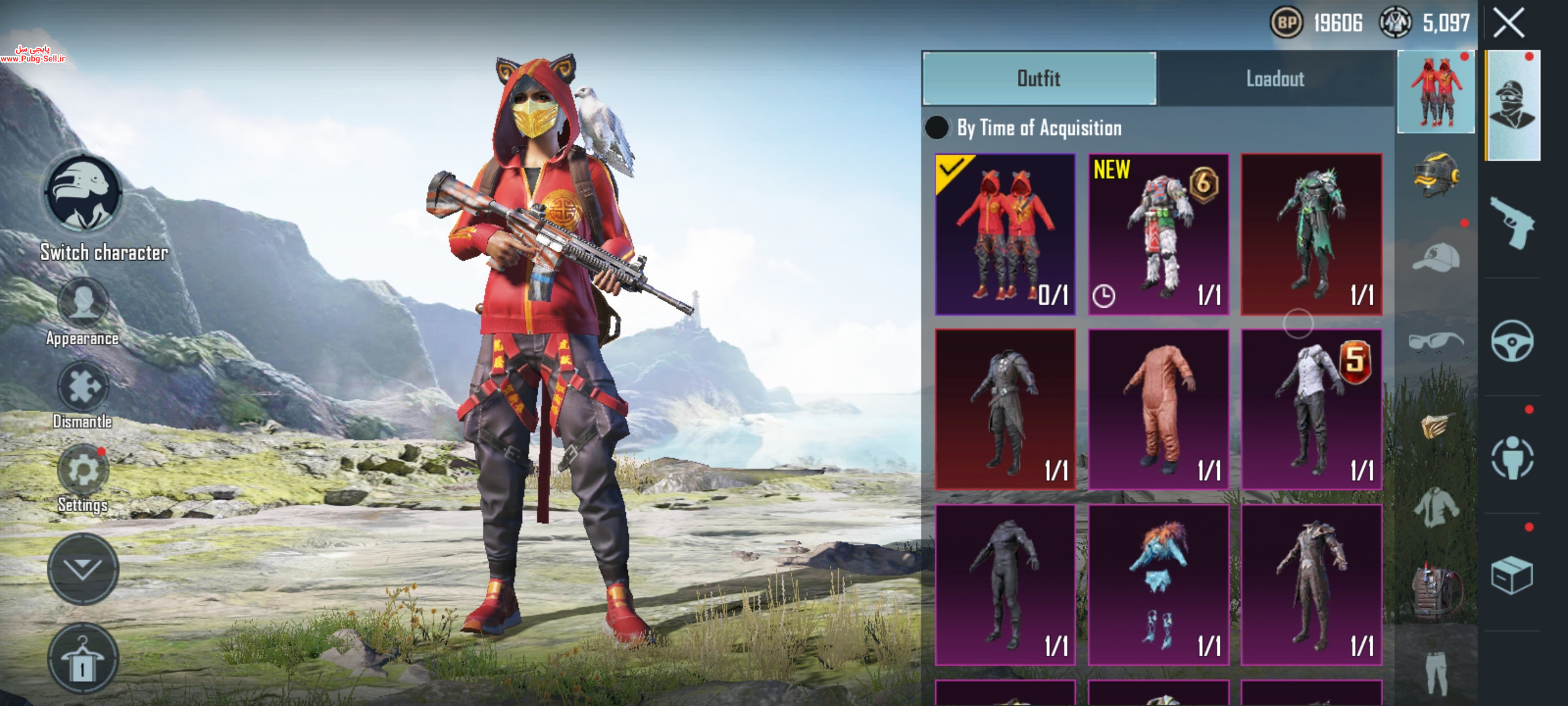Pick the orange jumpsuit outfit
The height and width of the screenshot is (706, 1568).
(x=1158, y=409)
